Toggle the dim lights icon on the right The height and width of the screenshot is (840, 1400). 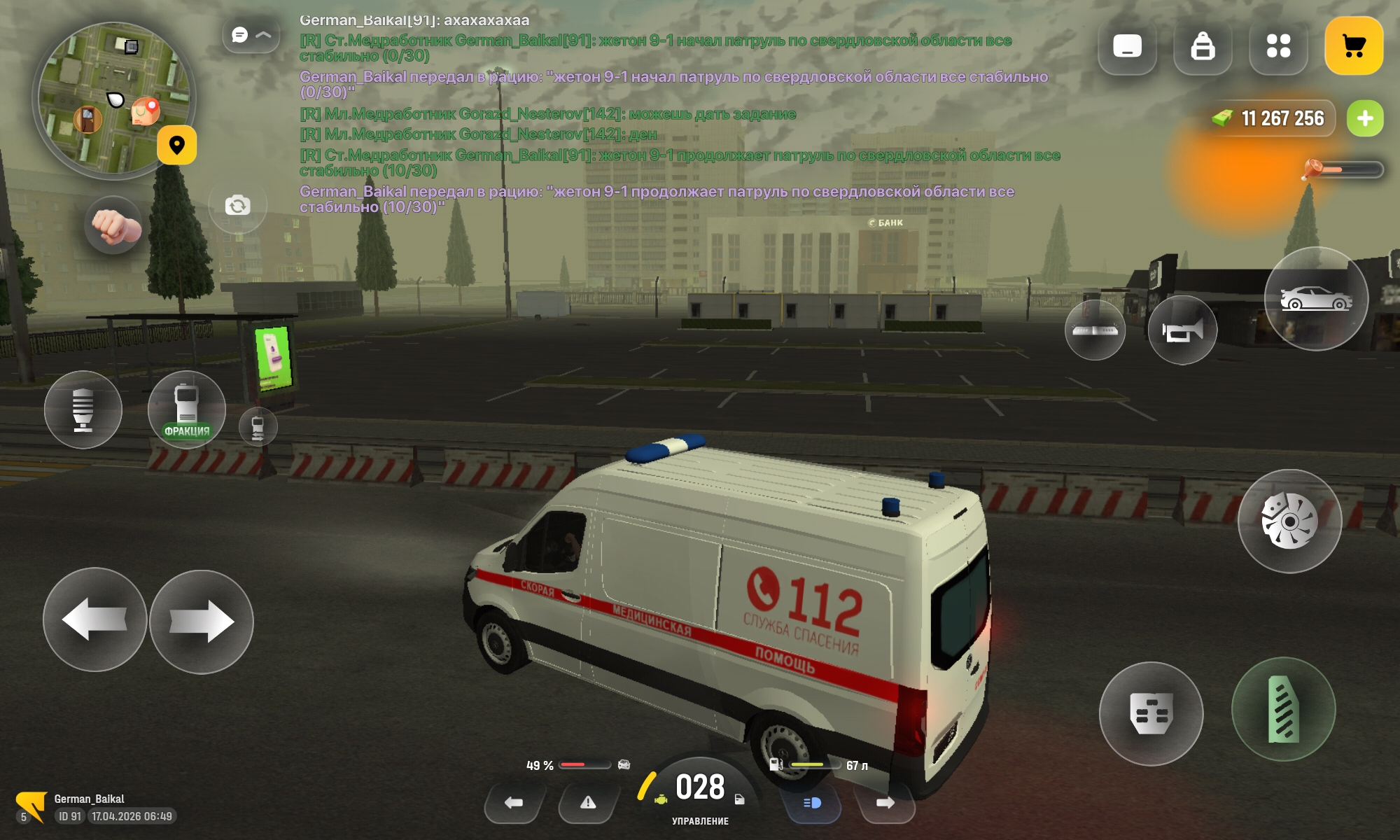1095,330
